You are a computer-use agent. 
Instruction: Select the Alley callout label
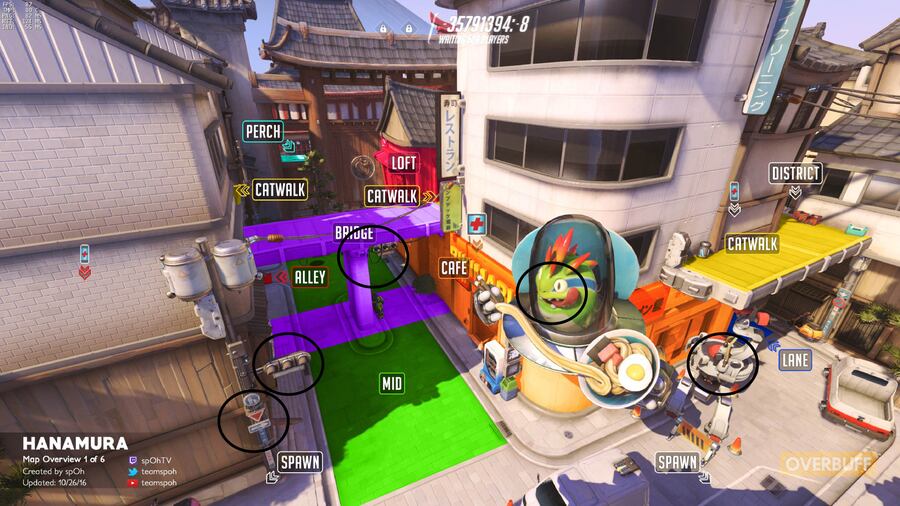(310, 277)
